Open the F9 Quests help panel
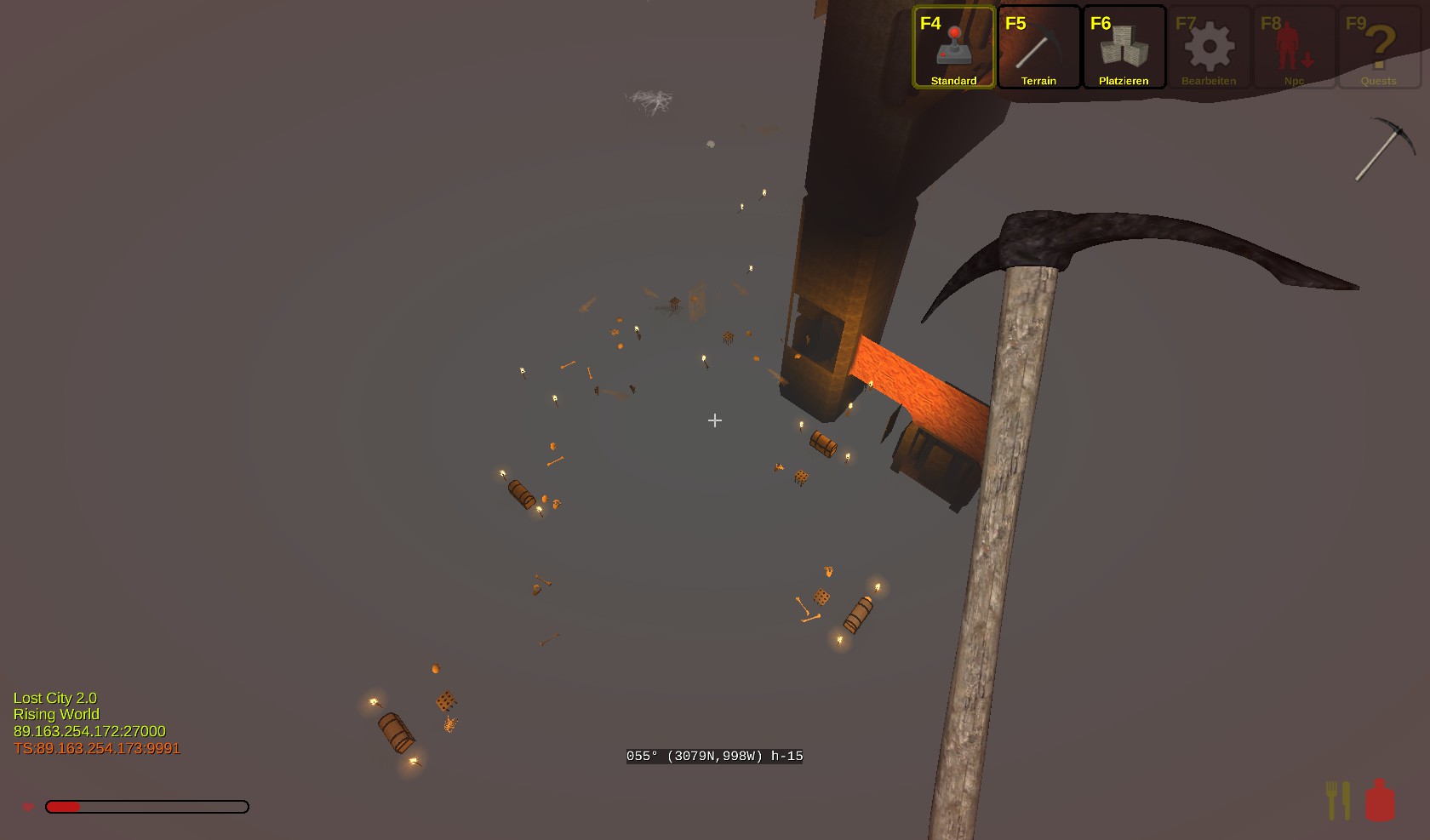1430x840 pixels. pos(1379,48)
